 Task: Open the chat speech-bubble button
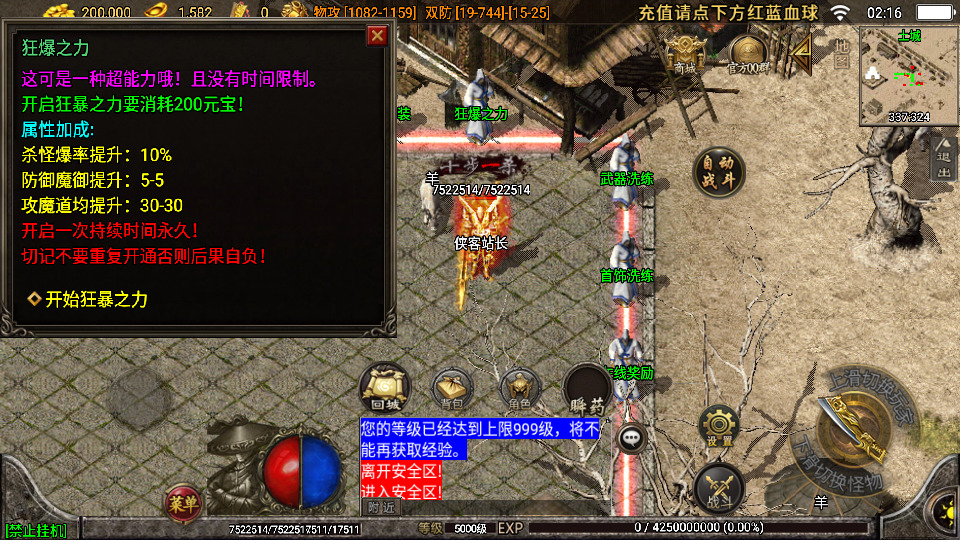pos(632,437)
